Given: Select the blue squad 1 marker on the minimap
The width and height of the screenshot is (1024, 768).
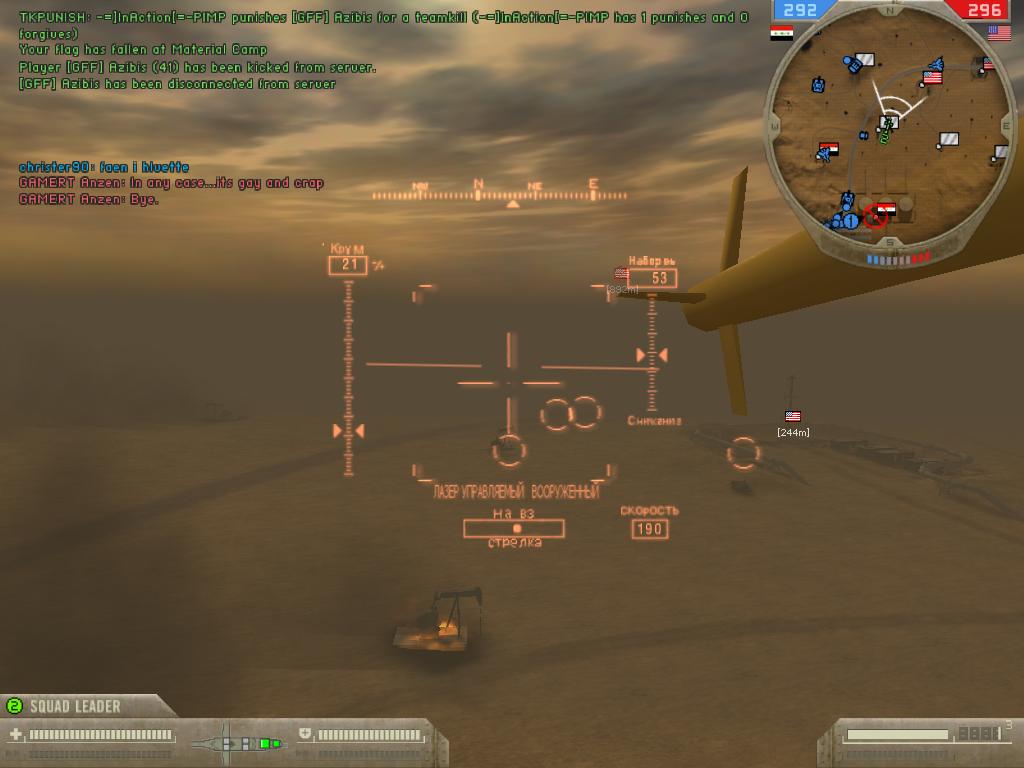Looking at the screenshot, I should 850,220.
